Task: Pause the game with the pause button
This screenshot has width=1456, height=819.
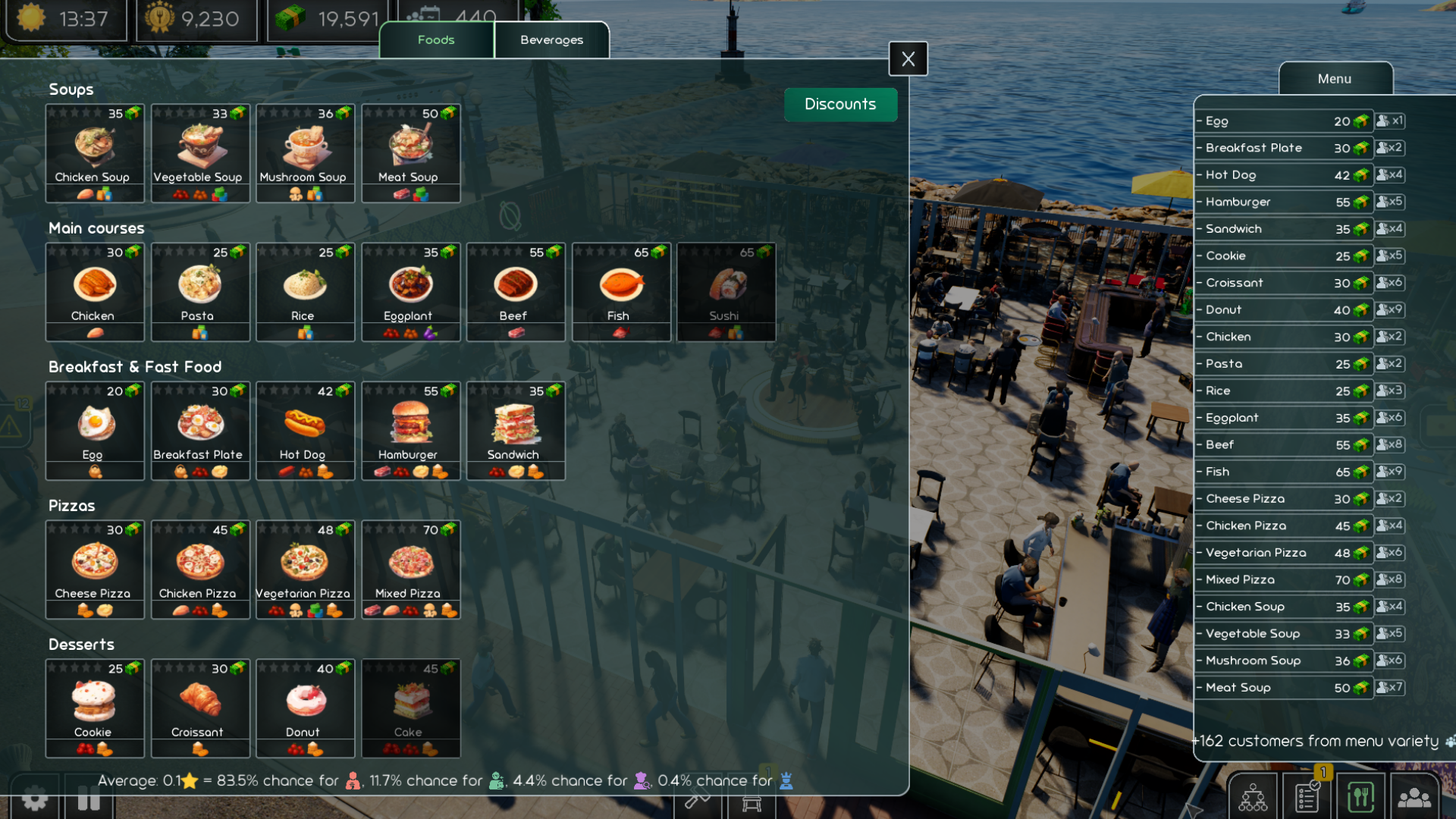Action: (89, 799)
